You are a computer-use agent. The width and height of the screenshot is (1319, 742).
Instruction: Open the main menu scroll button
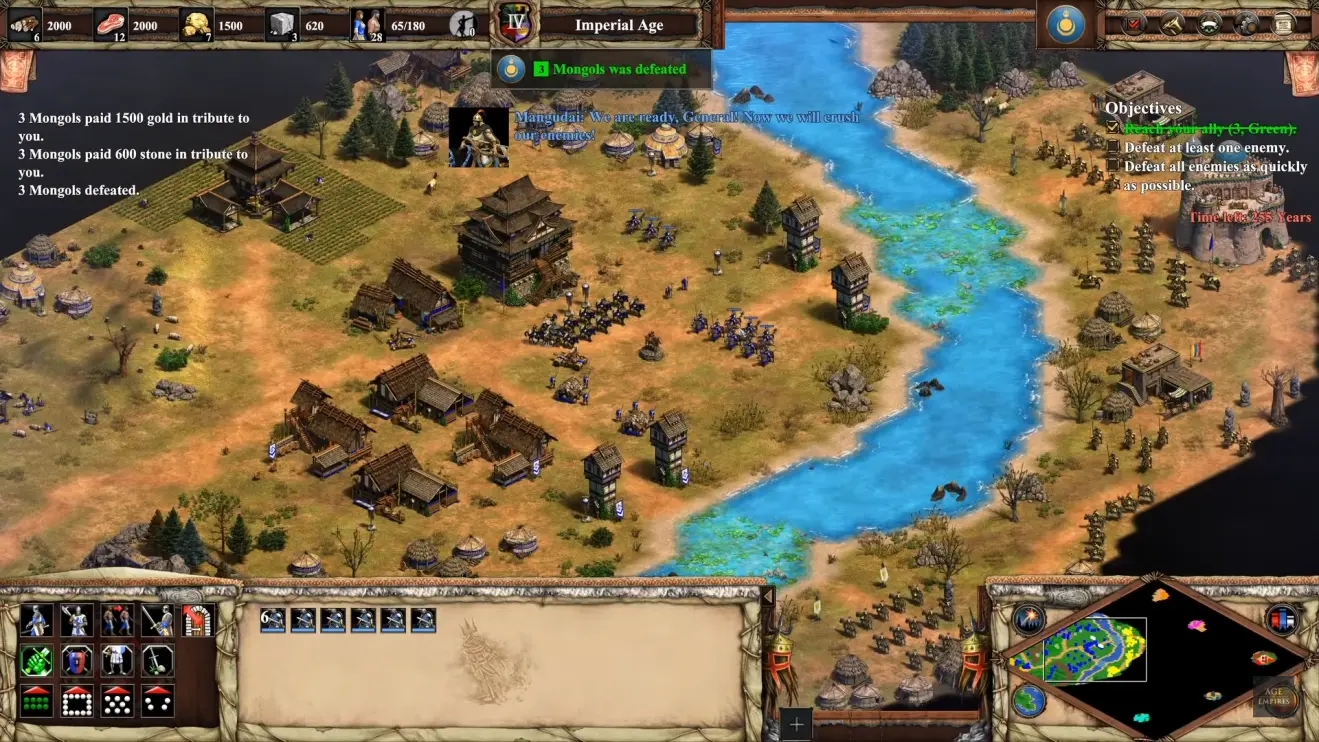point(1284,24)
